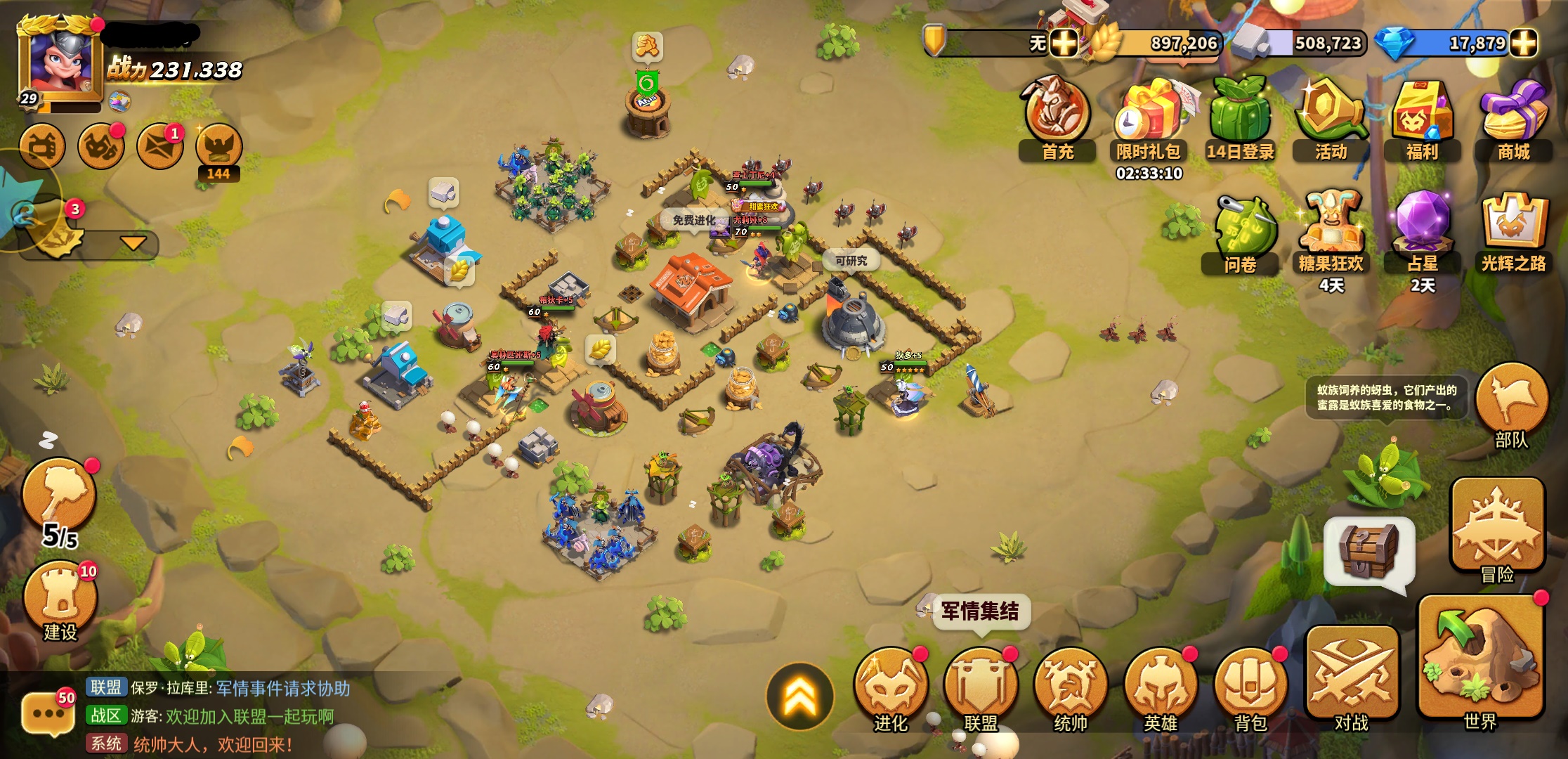This screenshot has height=759, width=1568.
Task: Go to the 世界 world map
Action: [1480, 664]
